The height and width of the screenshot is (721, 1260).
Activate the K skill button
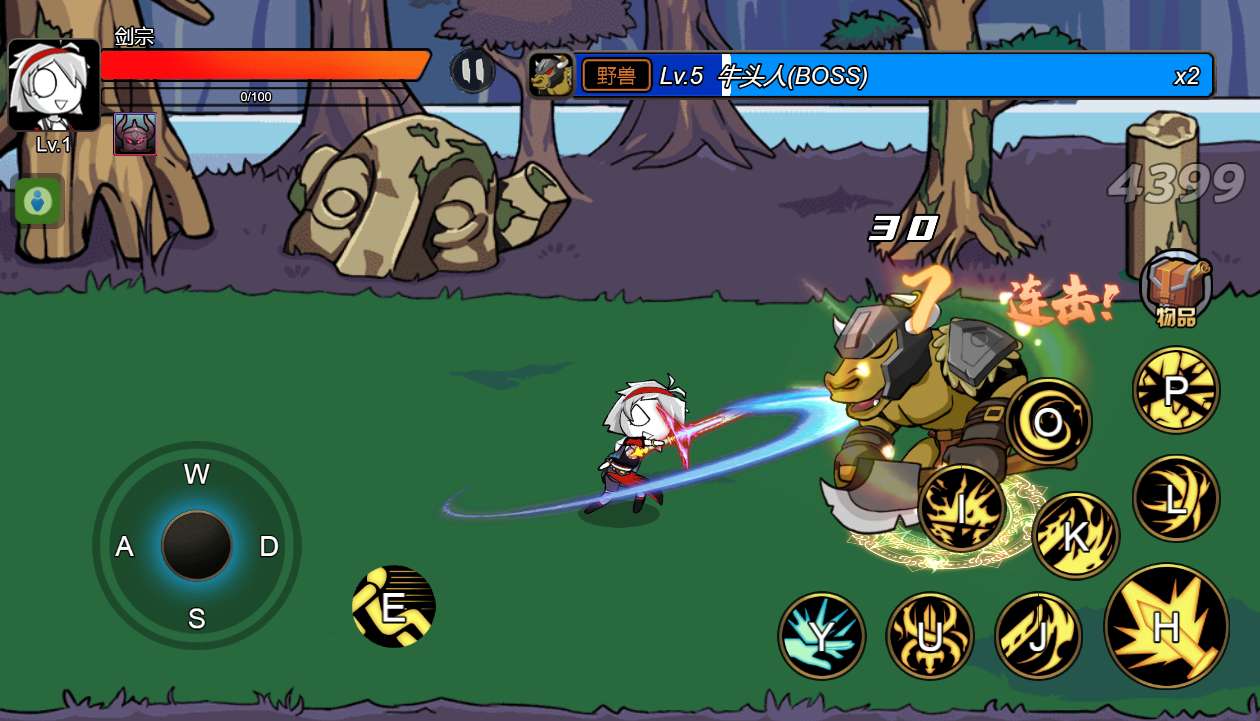click(x=1075, y=536)
